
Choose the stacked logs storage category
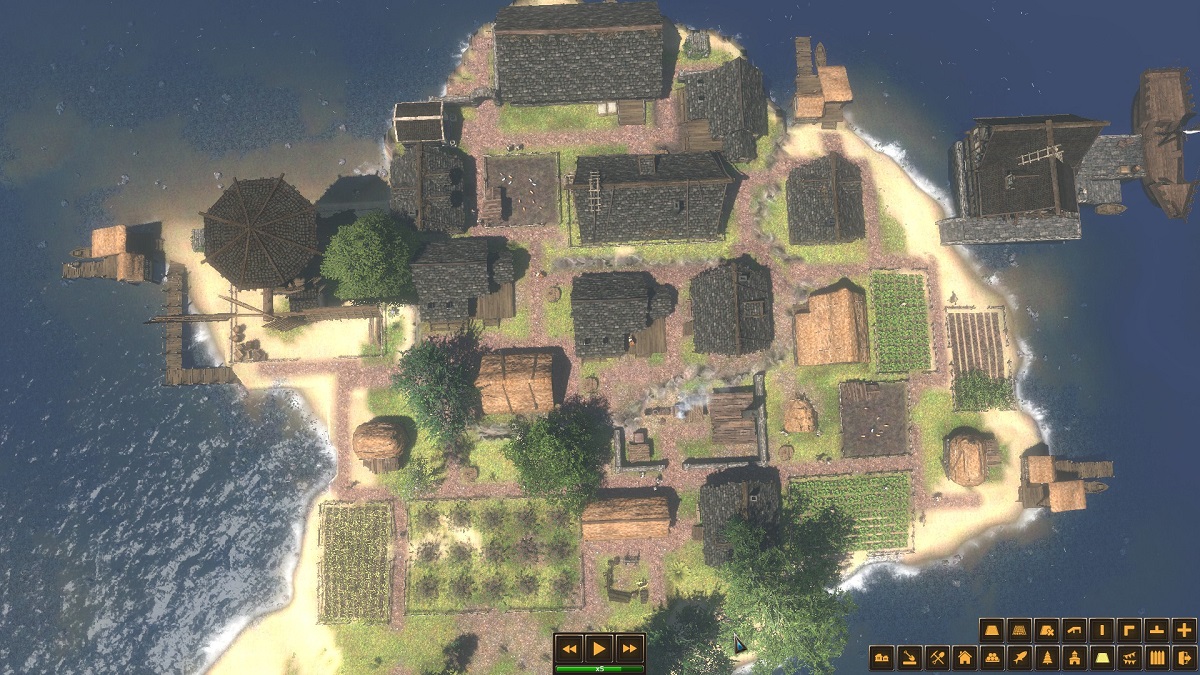(x=992, y=657)
